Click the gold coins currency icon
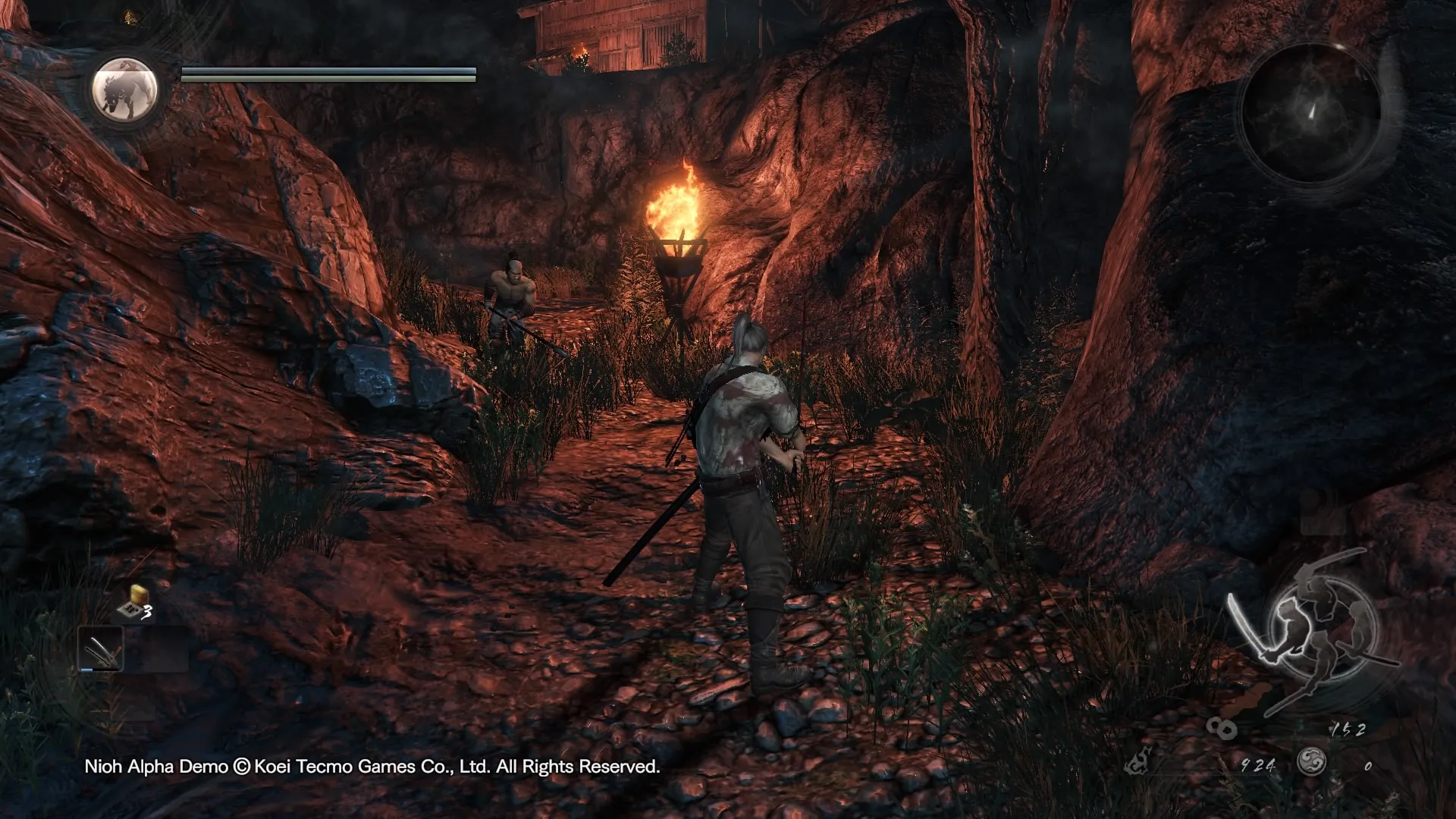This screenshot has height=819, width=1456. coord(1222,729)
